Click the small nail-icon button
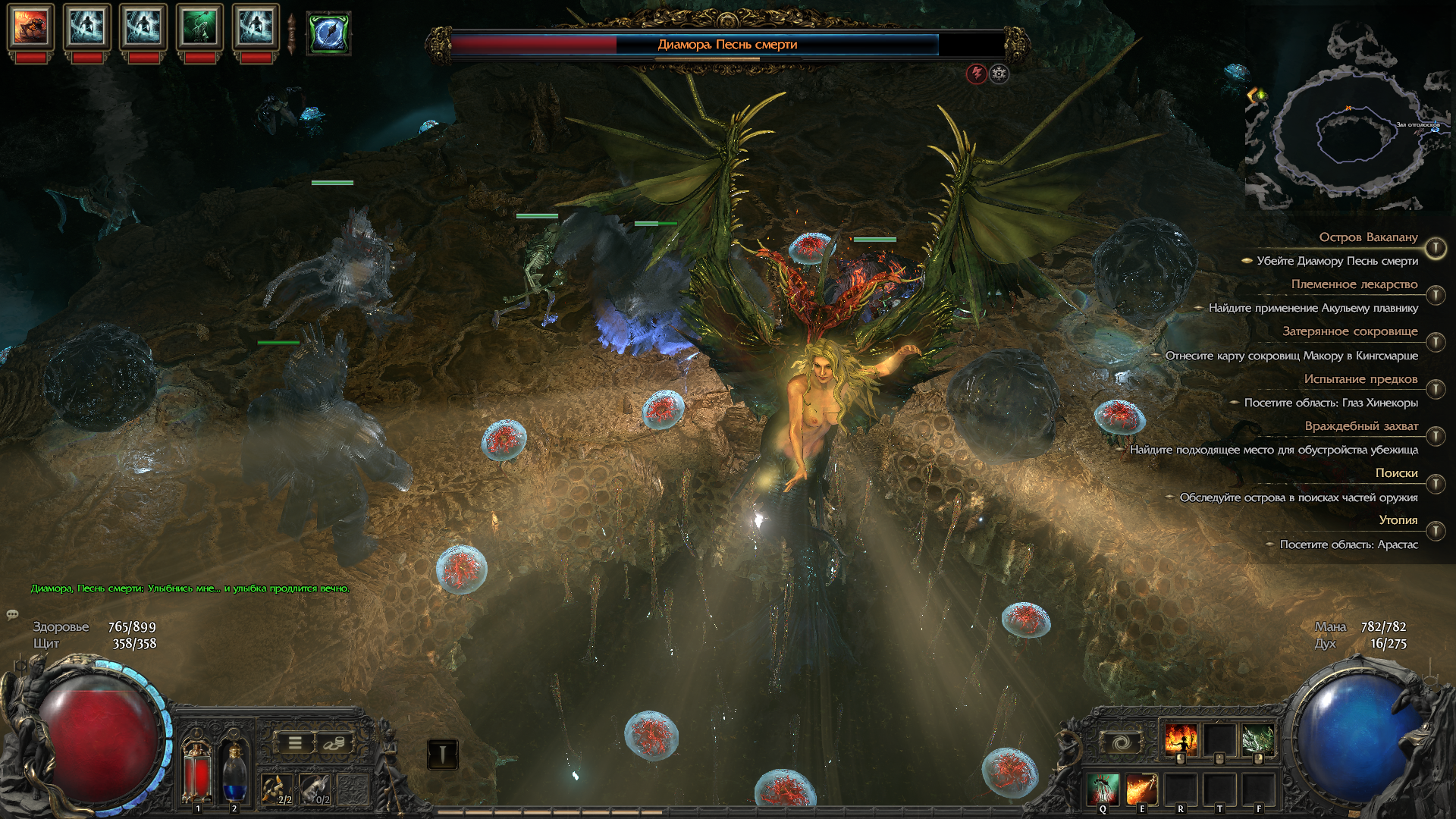This screenshot has height=819, width=1456. pyautogui.click(x=442, y=754)
